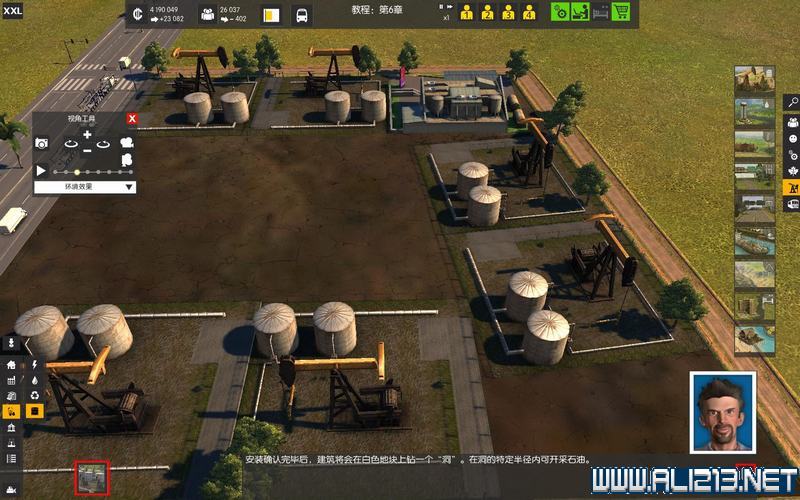Screen dimensions: 800x500
Task: Choose the water drop build category
Action: pyautogui.click(x=34, y=380)
